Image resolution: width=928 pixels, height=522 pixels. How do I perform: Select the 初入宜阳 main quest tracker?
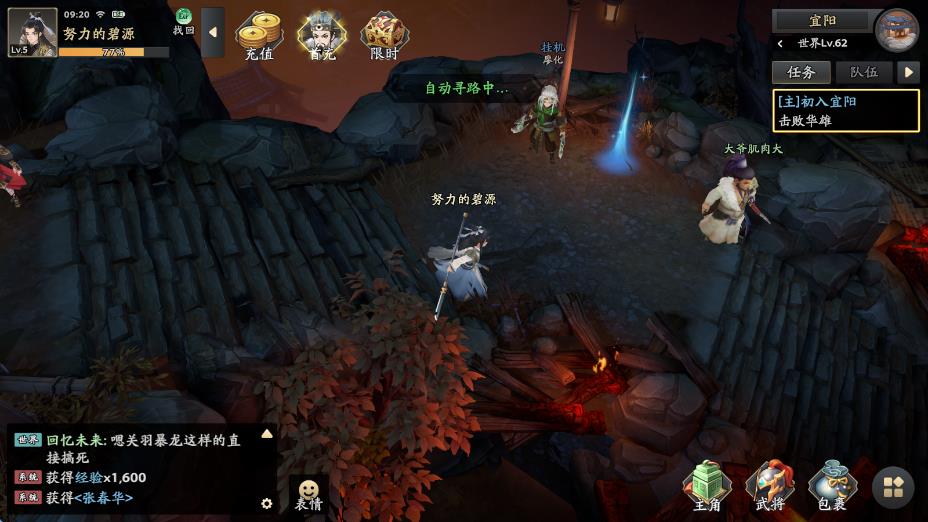click(x=845, y=111)
